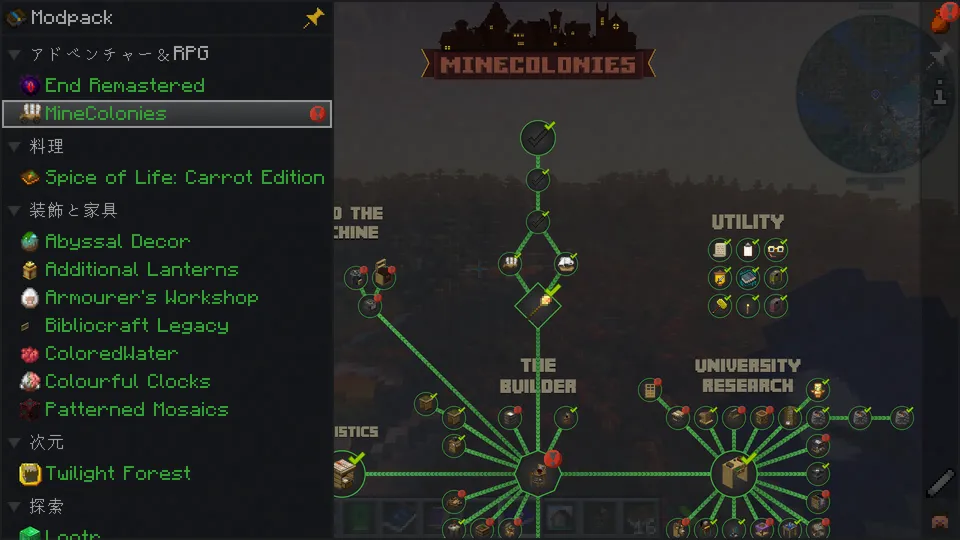The height and width of the screenshot is (540, 960).
Task: Select the Colourful Clocks chapter
Action: point(127,382)
